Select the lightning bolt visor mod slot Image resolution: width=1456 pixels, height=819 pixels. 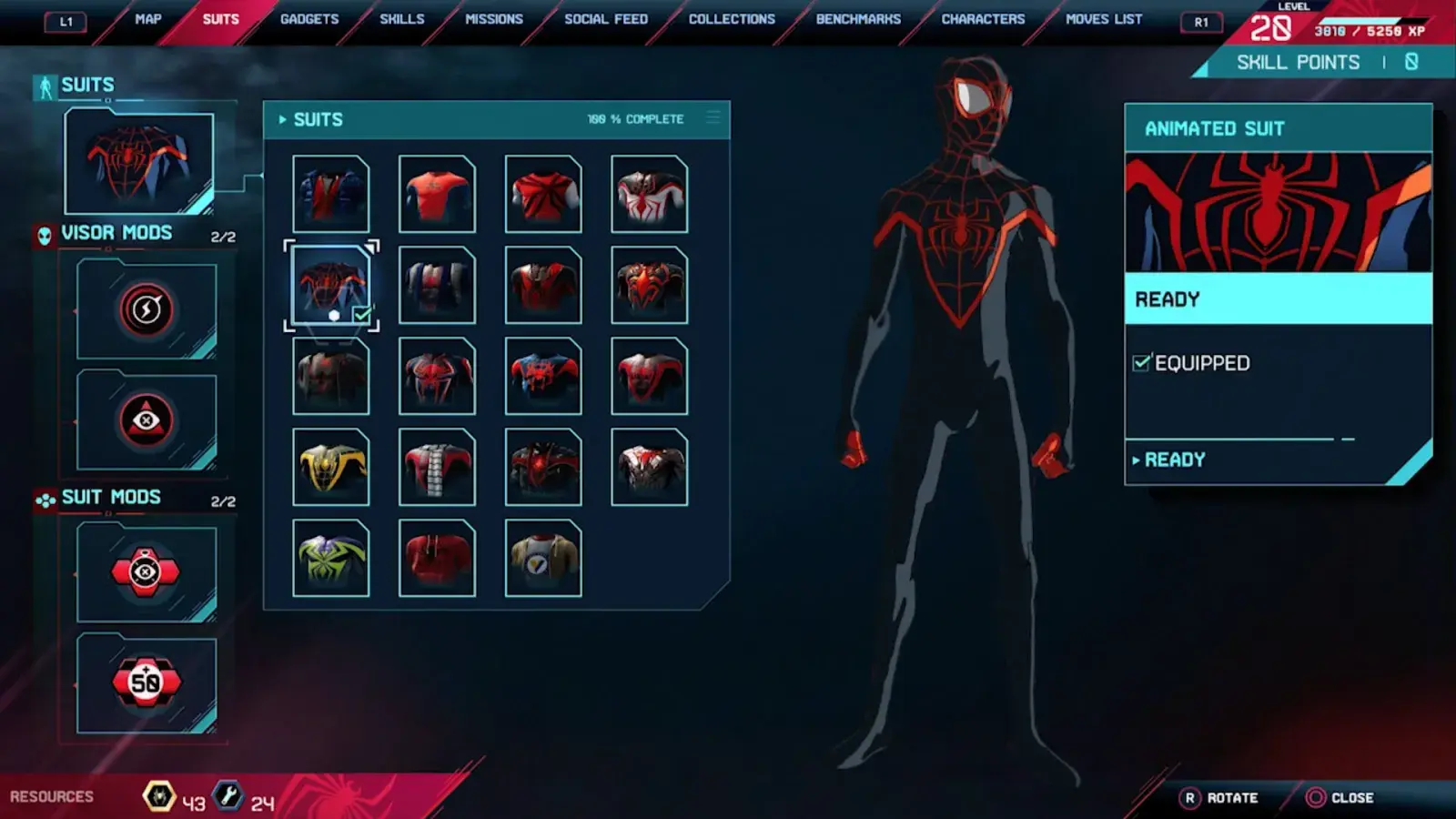click(x=147, y=310)
